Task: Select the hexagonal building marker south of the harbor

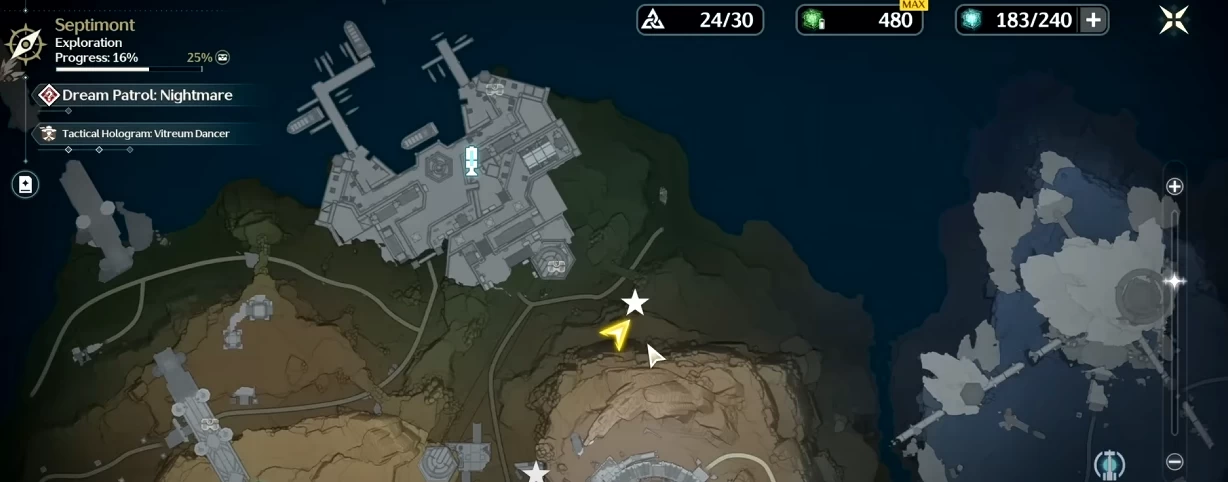Action: coord(553,263)
